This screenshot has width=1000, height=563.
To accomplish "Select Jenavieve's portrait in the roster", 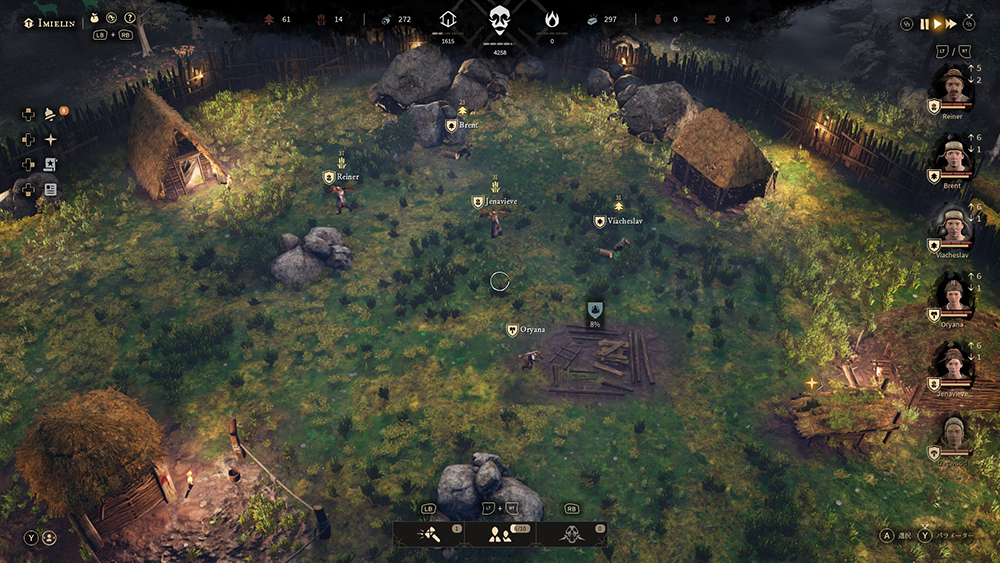I will tap(952, 364).
